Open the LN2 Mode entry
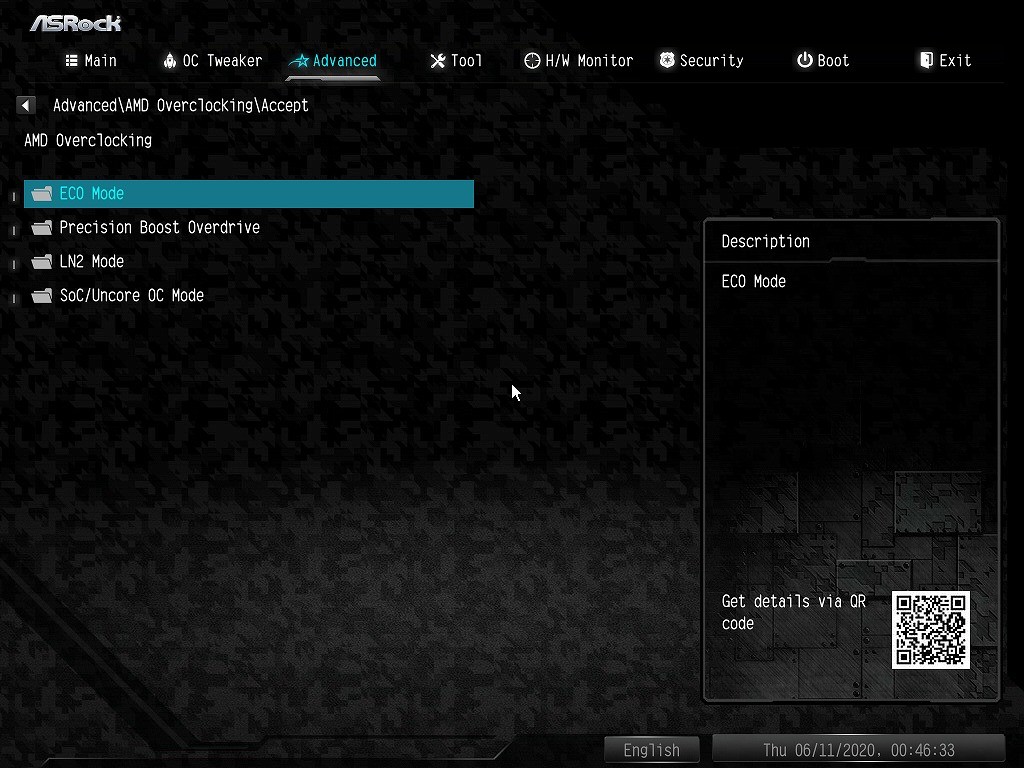Viewport: 1024px width, 768px height. (92, 262)
